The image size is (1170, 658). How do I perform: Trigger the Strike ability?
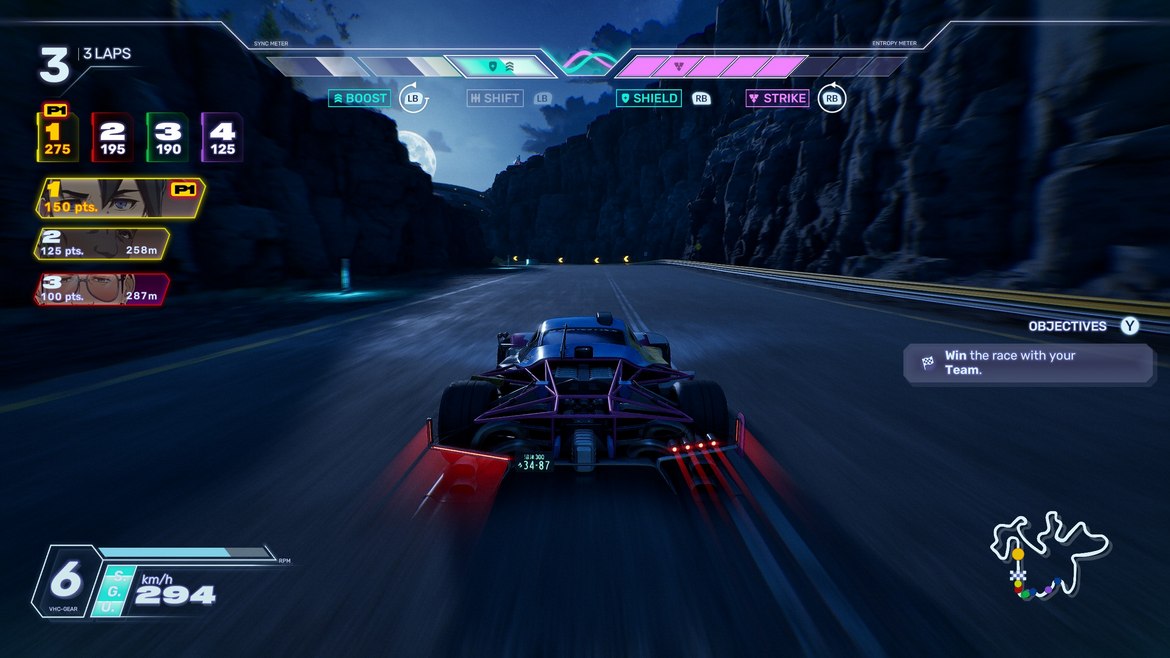click(778, 99)
